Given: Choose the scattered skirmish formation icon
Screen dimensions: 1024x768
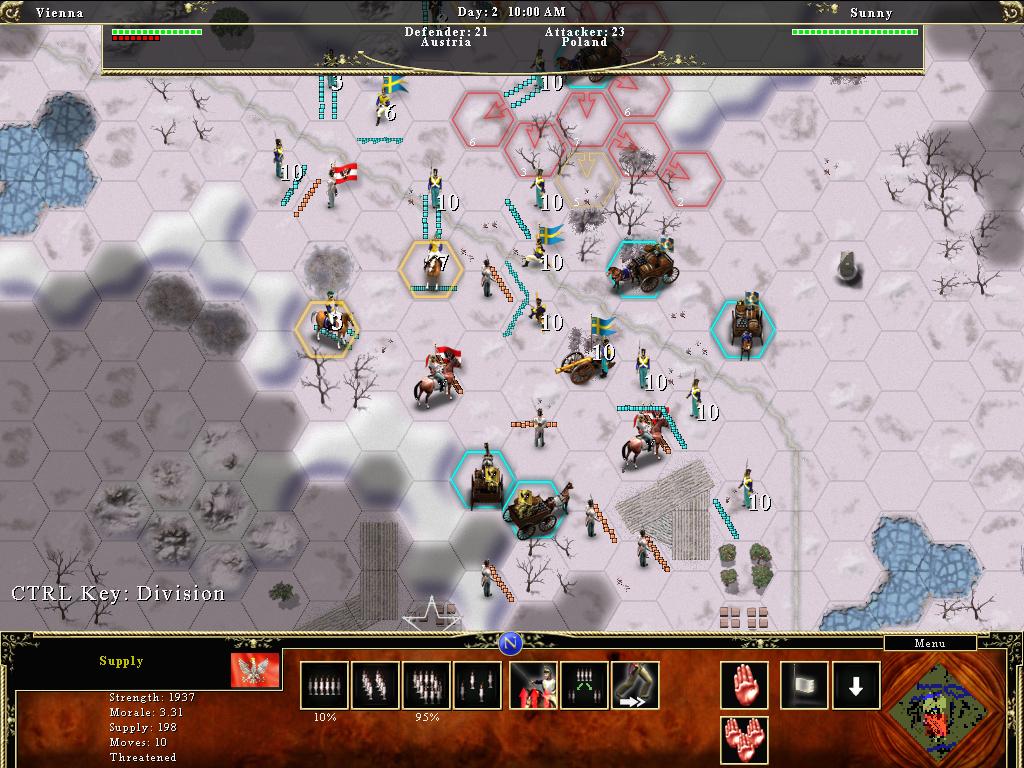Looking at the screenshot, I should (477, 685).
